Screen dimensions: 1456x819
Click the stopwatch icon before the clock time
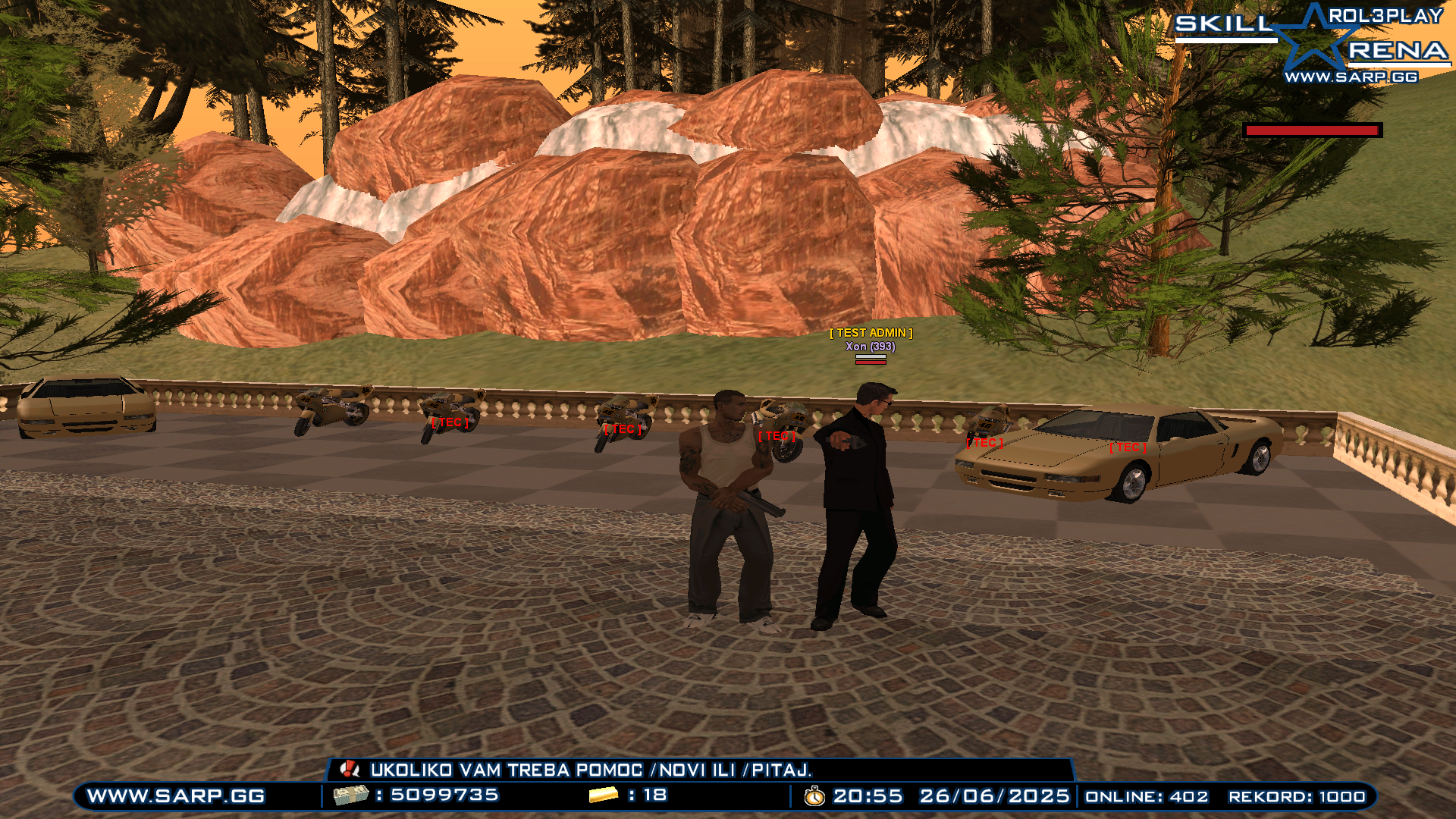[x=813, y=798]
